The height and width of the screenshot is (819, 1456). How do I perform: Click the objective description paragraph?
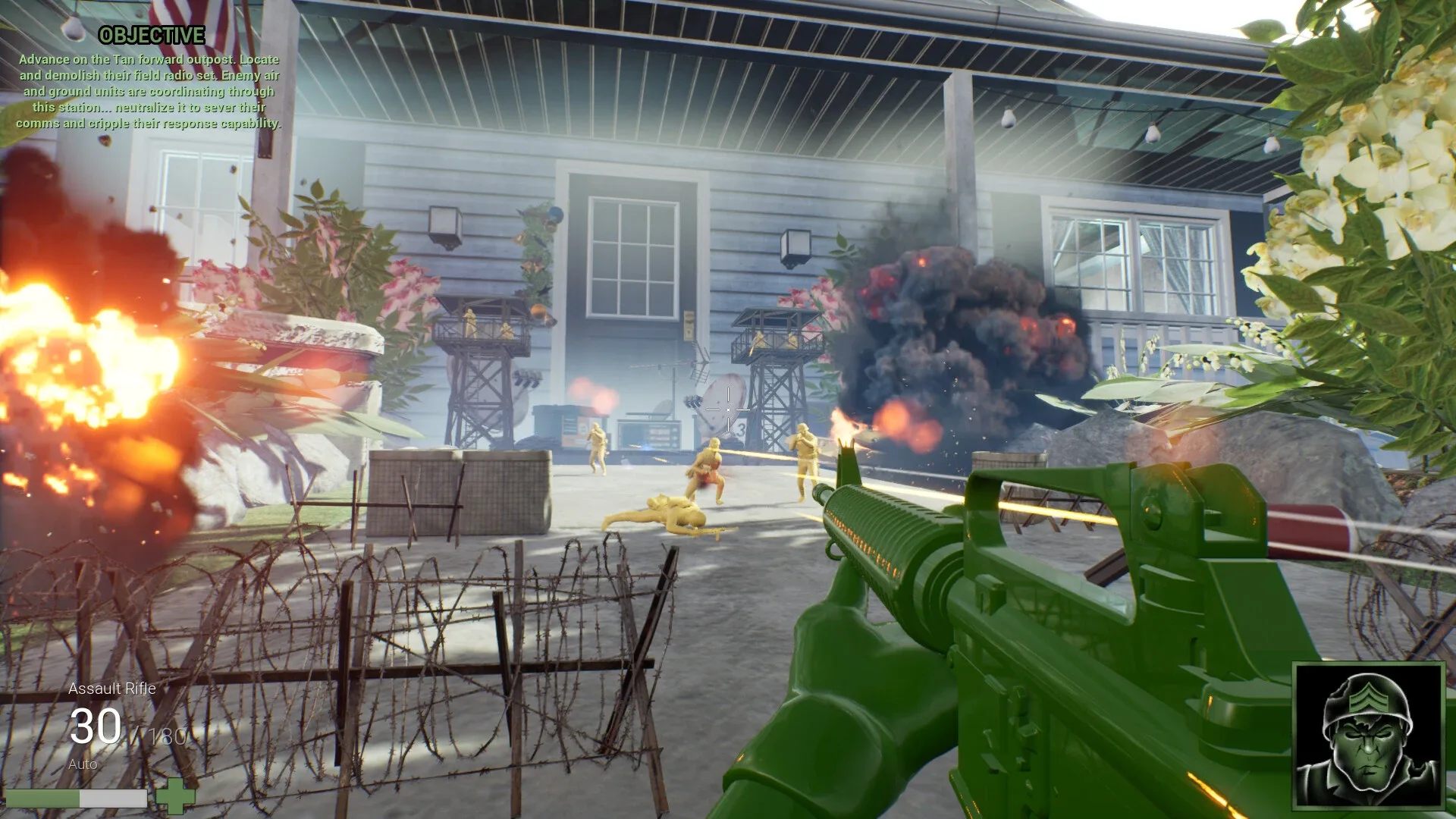pyautogui.click(x=149, y=93)
